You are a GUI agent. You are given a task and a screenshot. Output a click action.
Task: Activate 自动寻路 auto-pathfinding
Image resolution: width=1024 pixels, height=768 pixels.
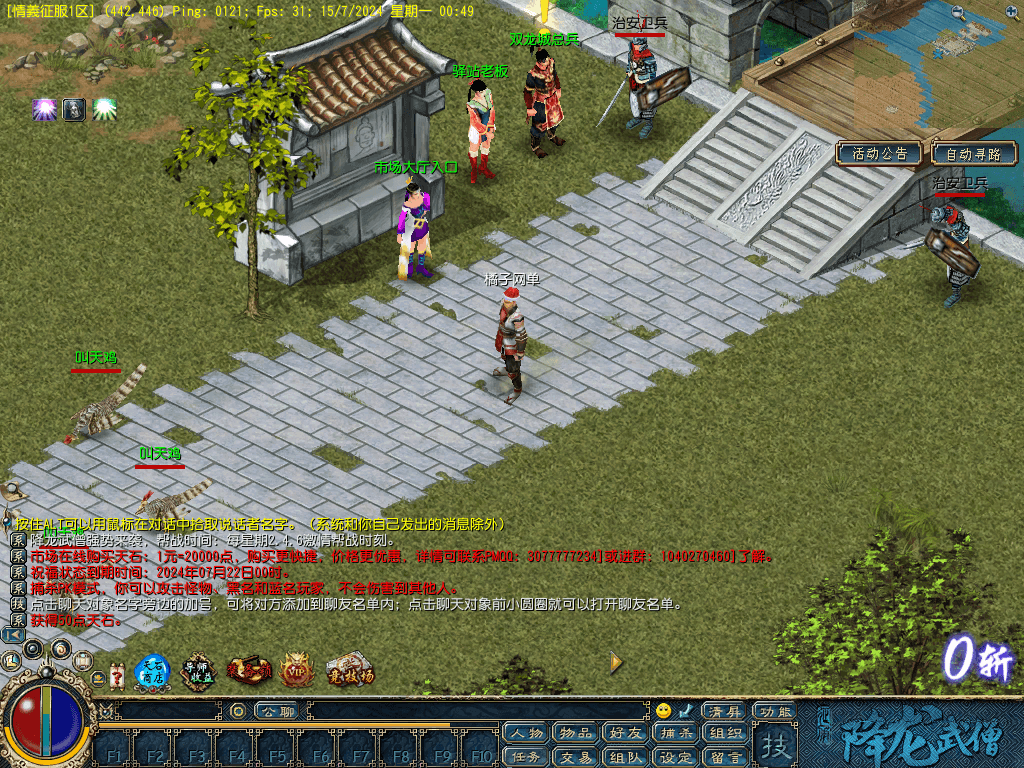[973, 154]
